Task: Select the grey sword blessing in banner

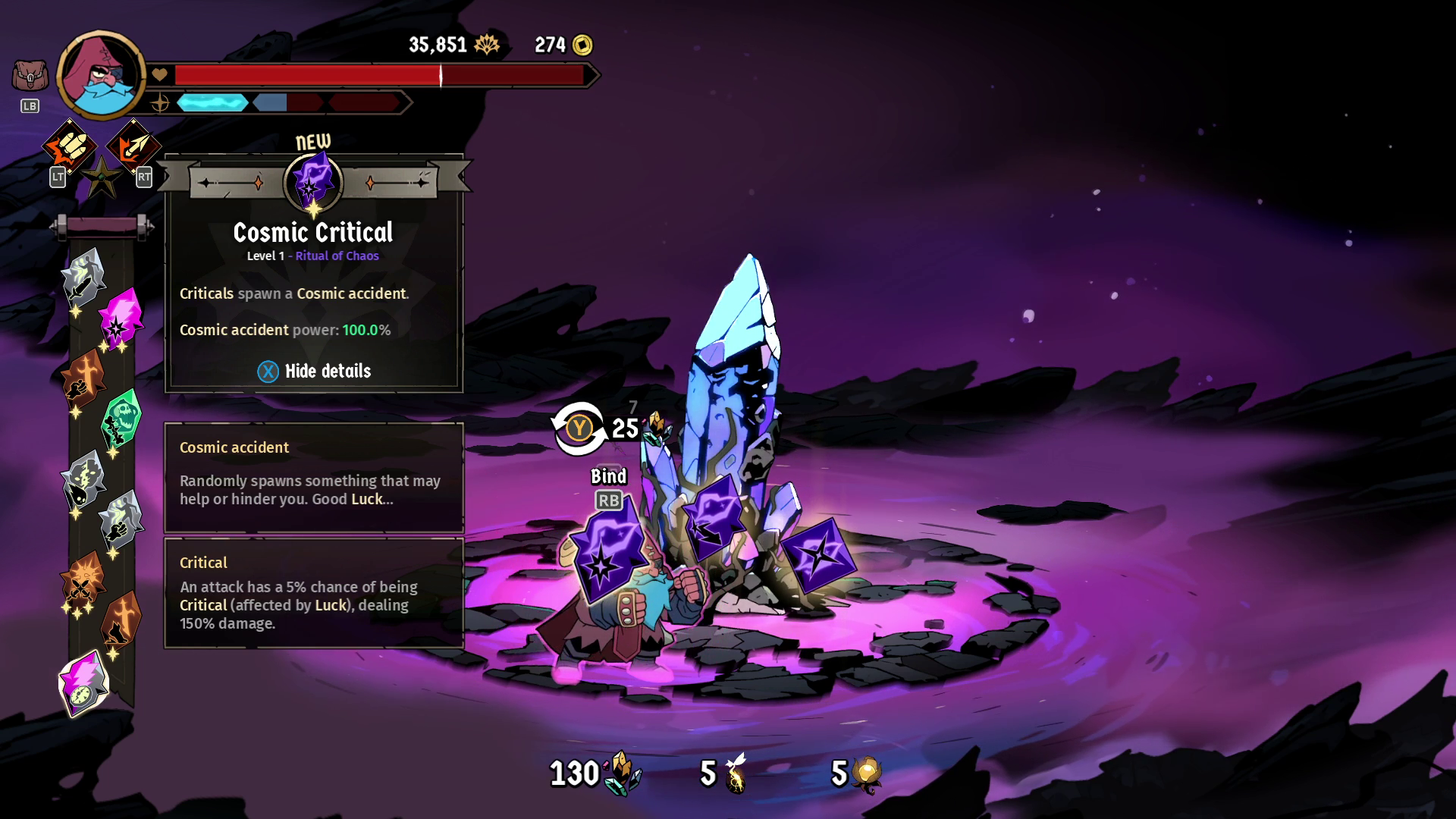Action: click(83, 278)
